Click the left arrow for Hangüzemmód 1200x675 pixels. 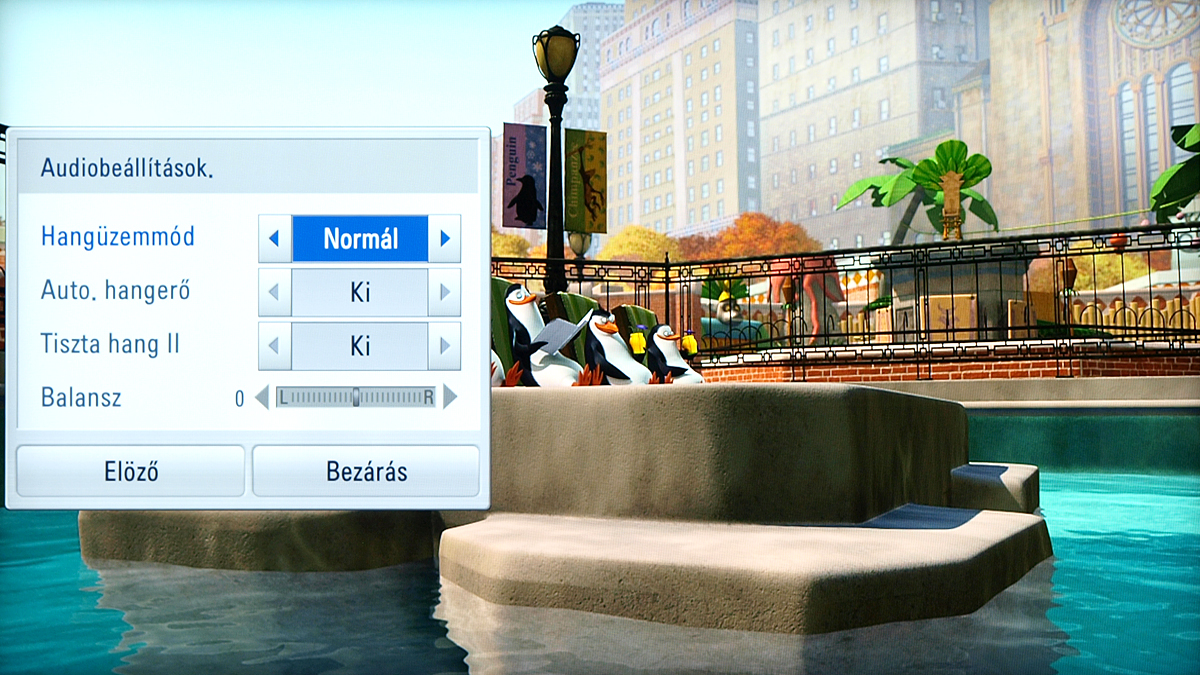tap(275, 239)
